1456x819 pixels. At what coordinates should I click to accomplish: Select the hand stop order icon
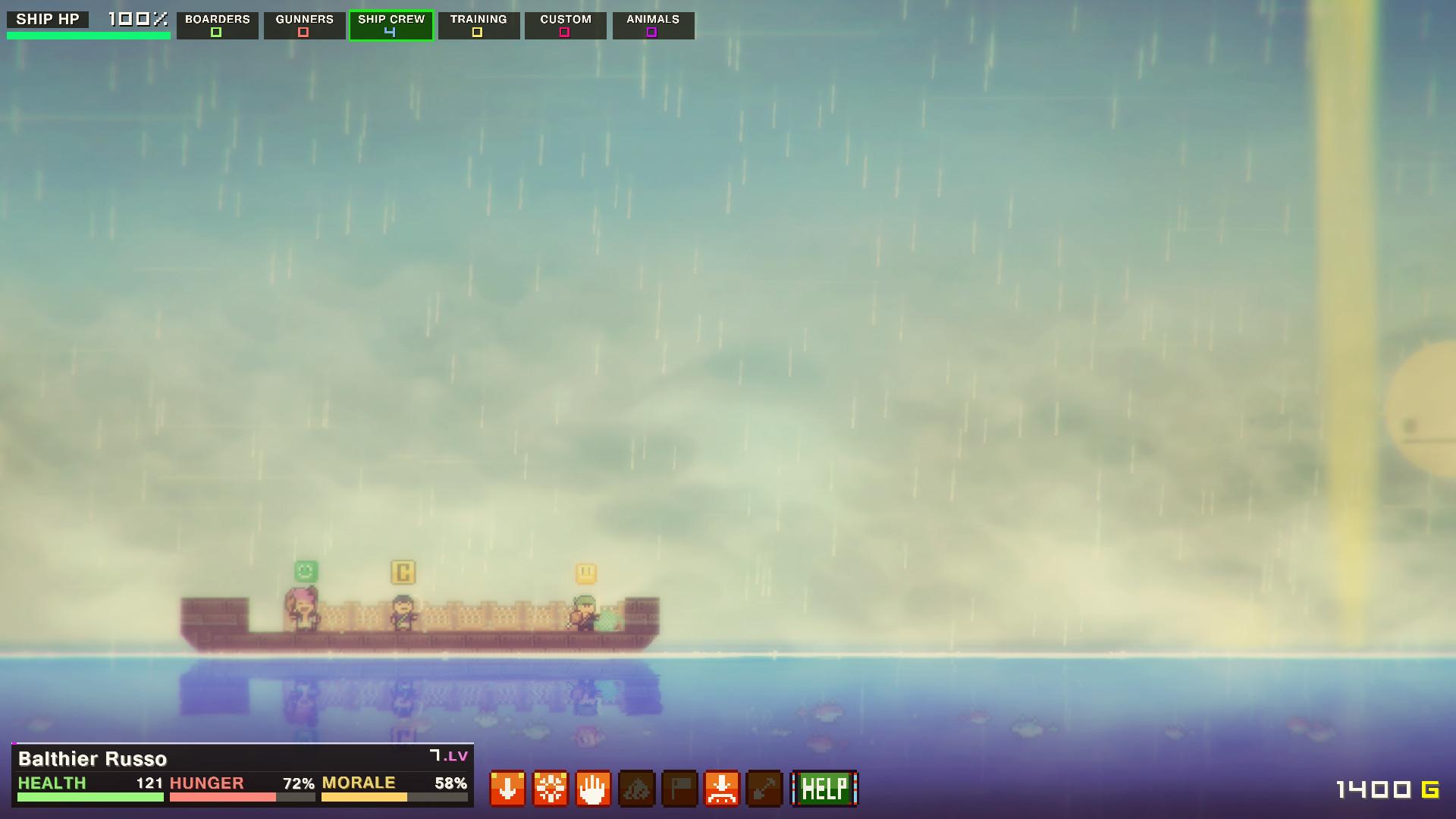(x=592, y=789)
